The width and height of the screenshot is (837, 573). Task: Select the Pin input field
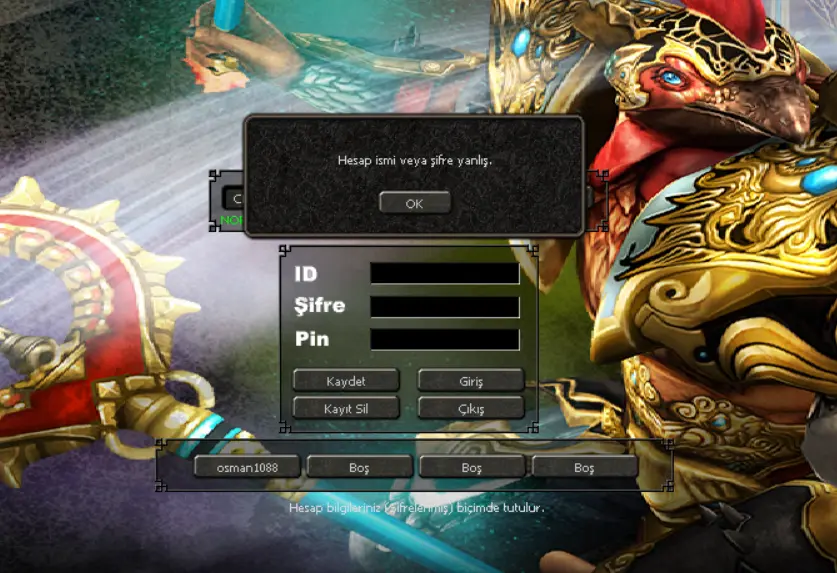pos(445,340)
